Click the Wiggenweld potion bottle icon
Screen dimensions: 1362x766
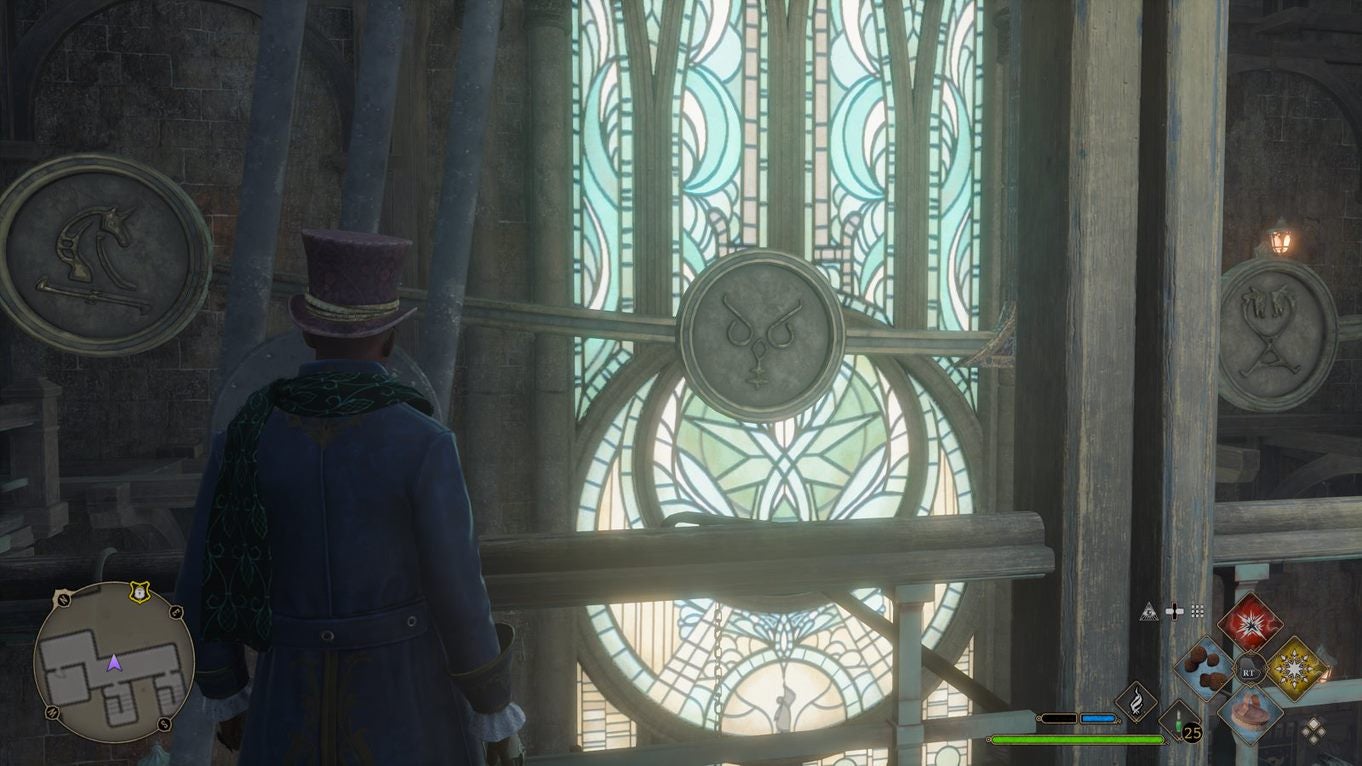[1179, 722]
